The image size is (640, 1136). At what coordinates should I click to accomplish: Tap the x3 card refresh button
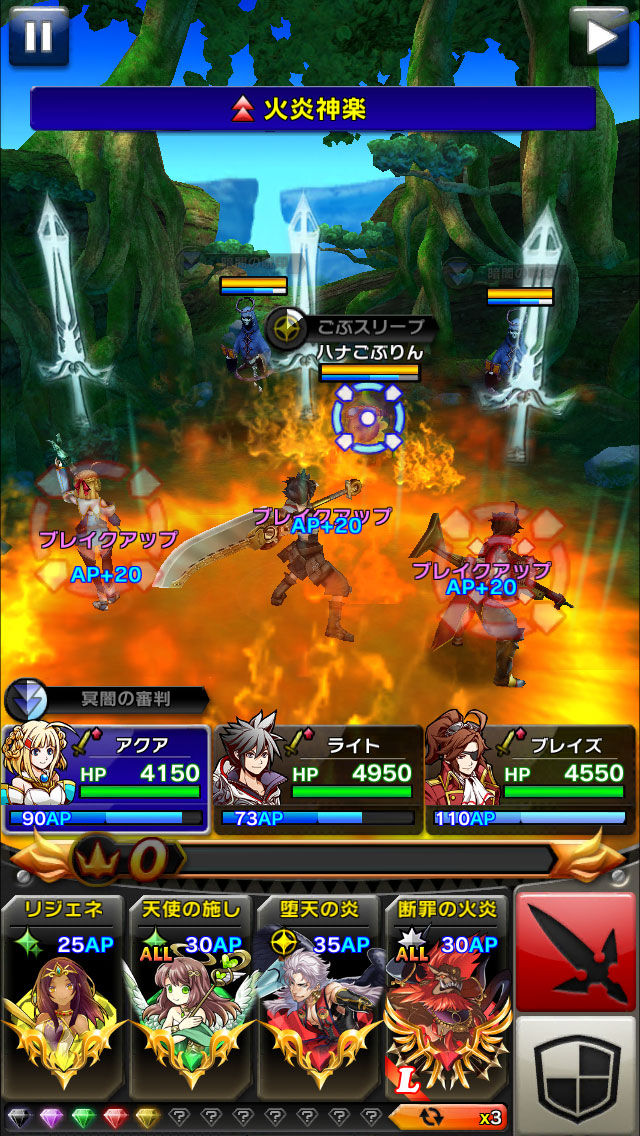tap(450, 1117)
